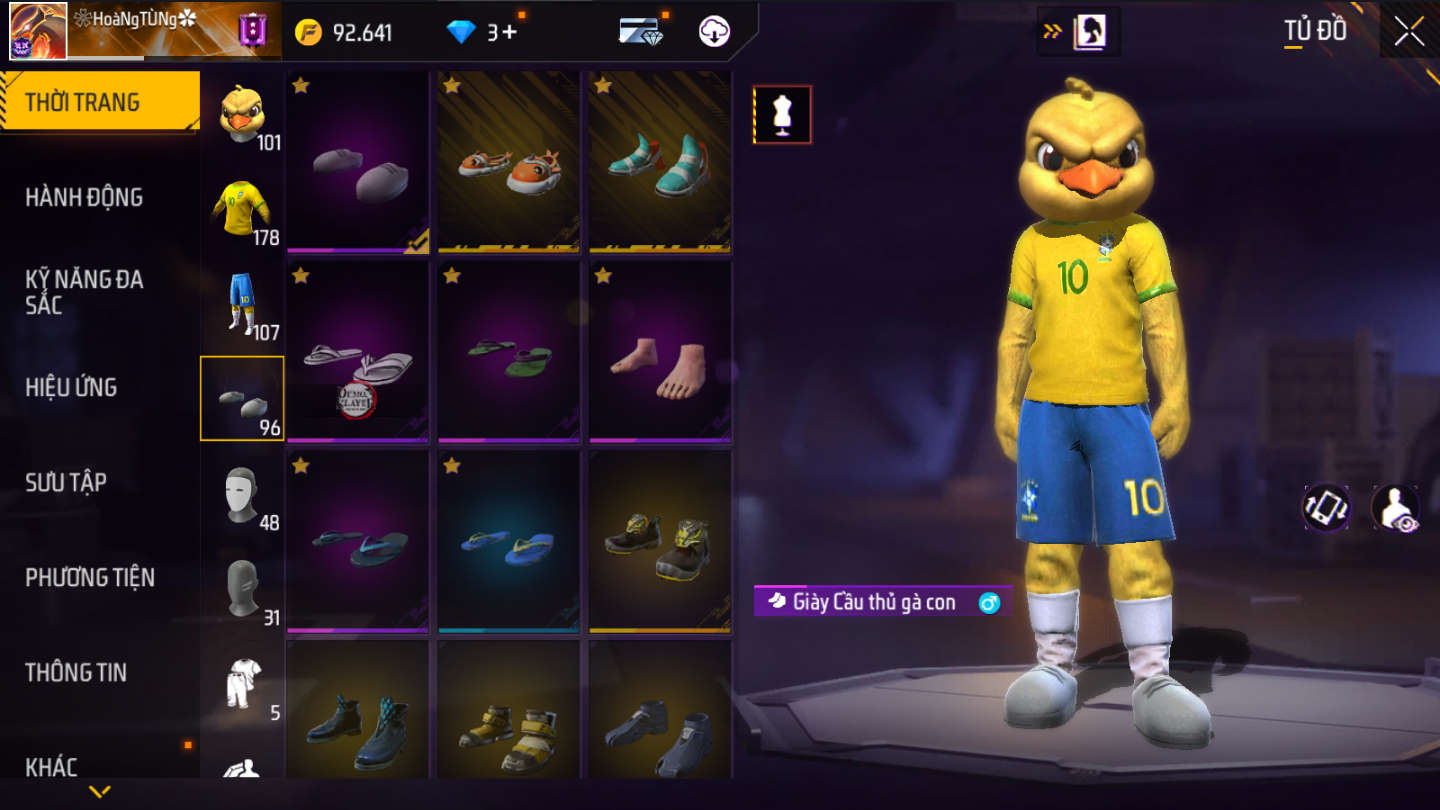1440x810 pixels.
Task: Open PHƯƠNG TIỆN vehicles section
Action: (x=90, y=577)
